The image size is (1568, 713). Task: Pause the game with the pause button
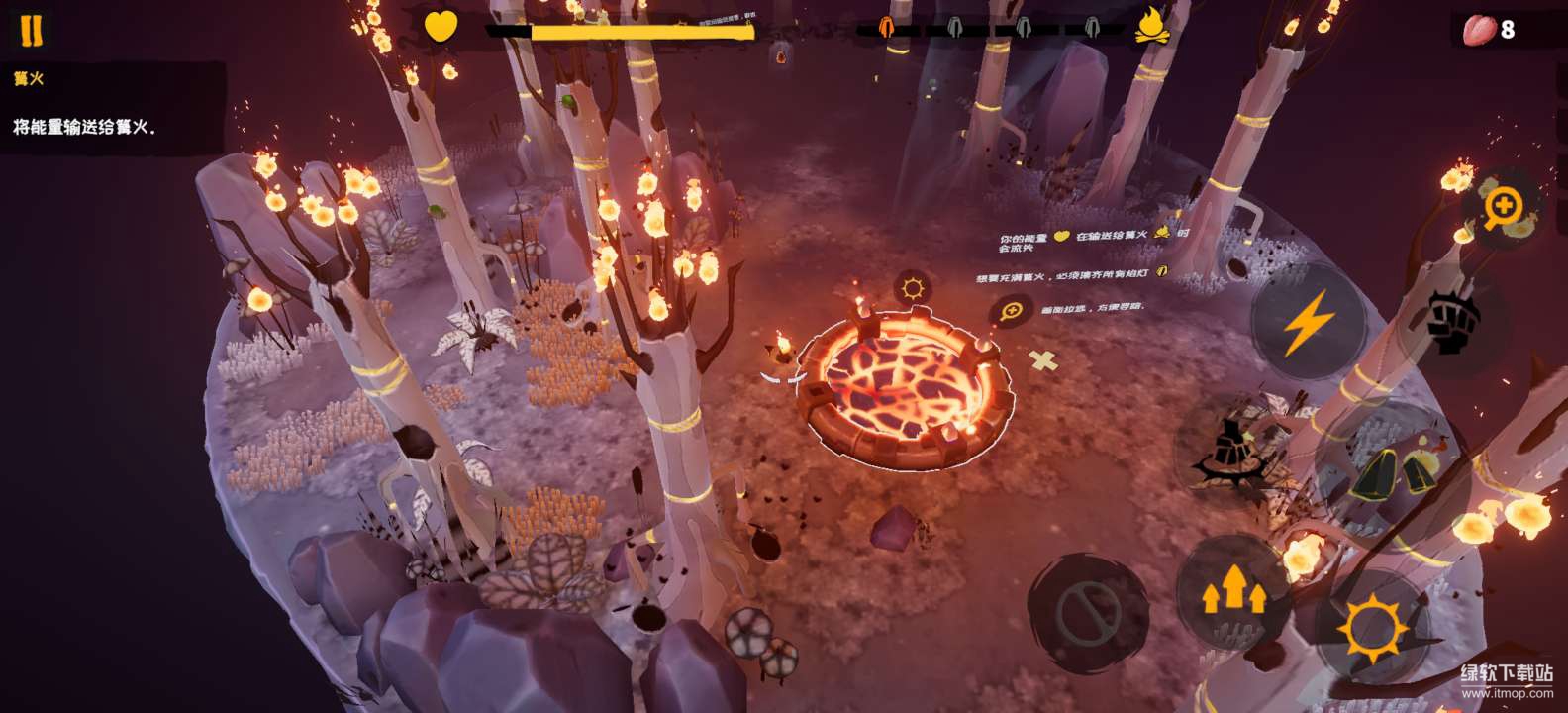pyautogui.click(x=32, y=31)
